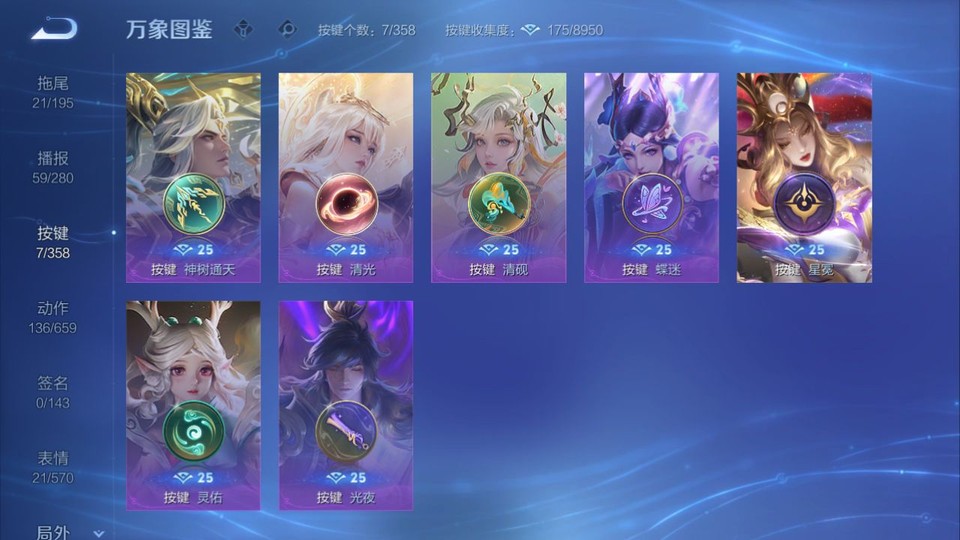This screenshot has width=960, height=540.
Task: Select the 按键 category tab
Action: tap(53, 242)
